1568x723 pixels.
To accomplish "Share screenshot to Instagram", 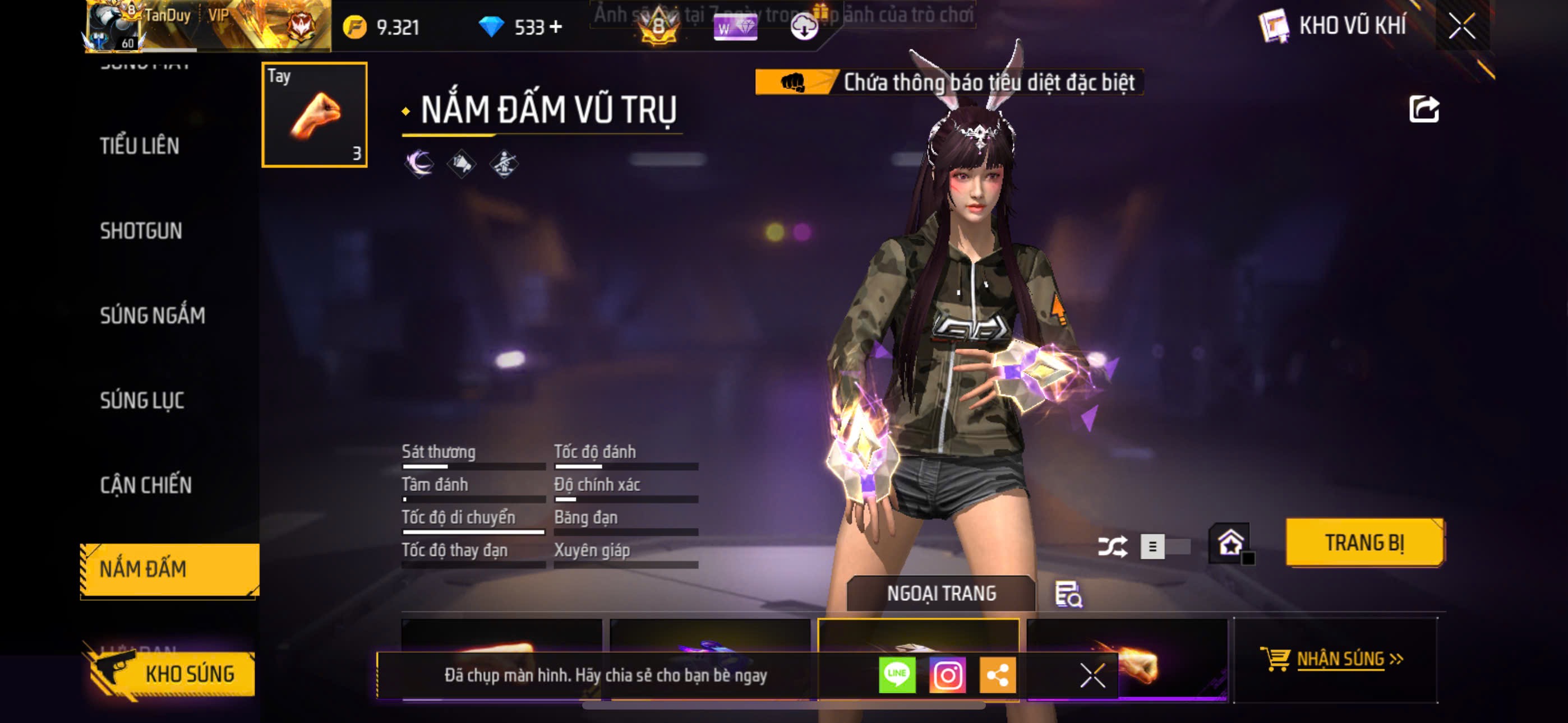I will (947, 675).
